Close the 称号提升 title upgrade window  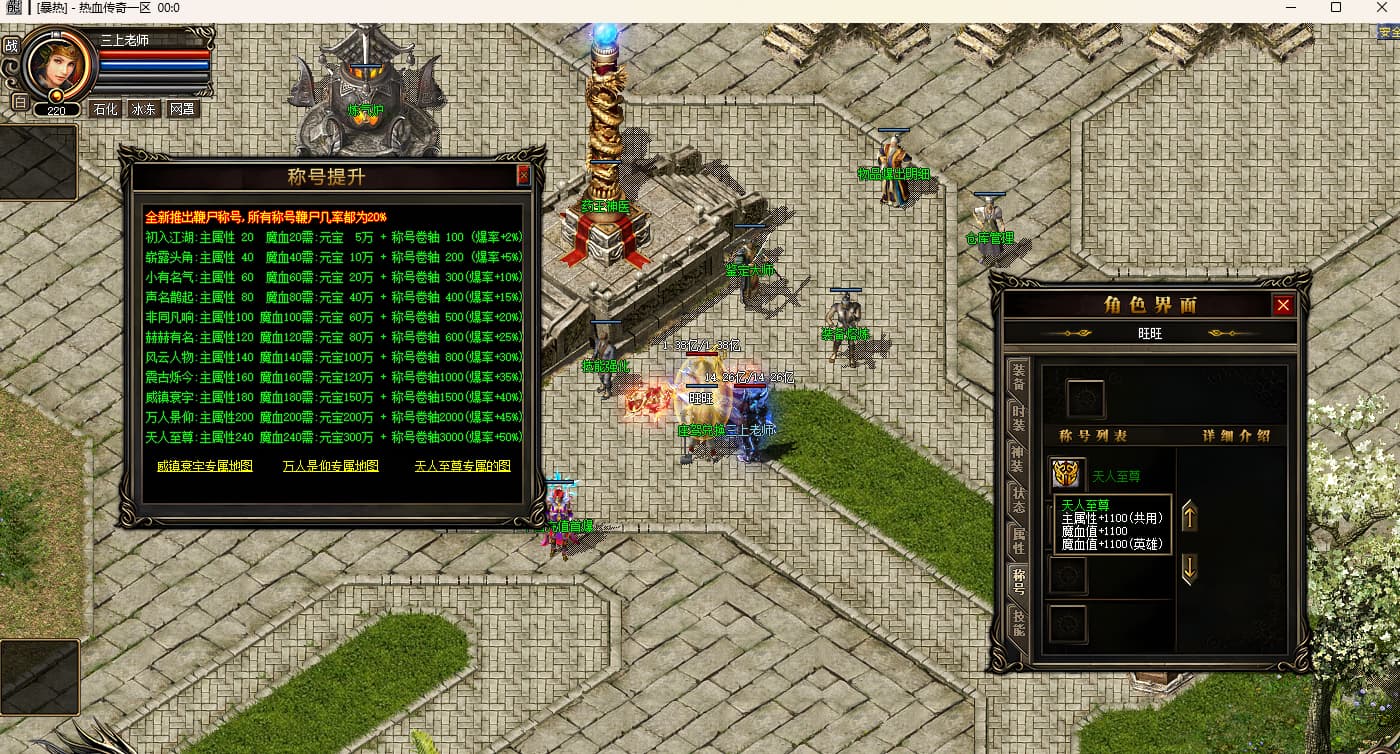coord(523,176)
